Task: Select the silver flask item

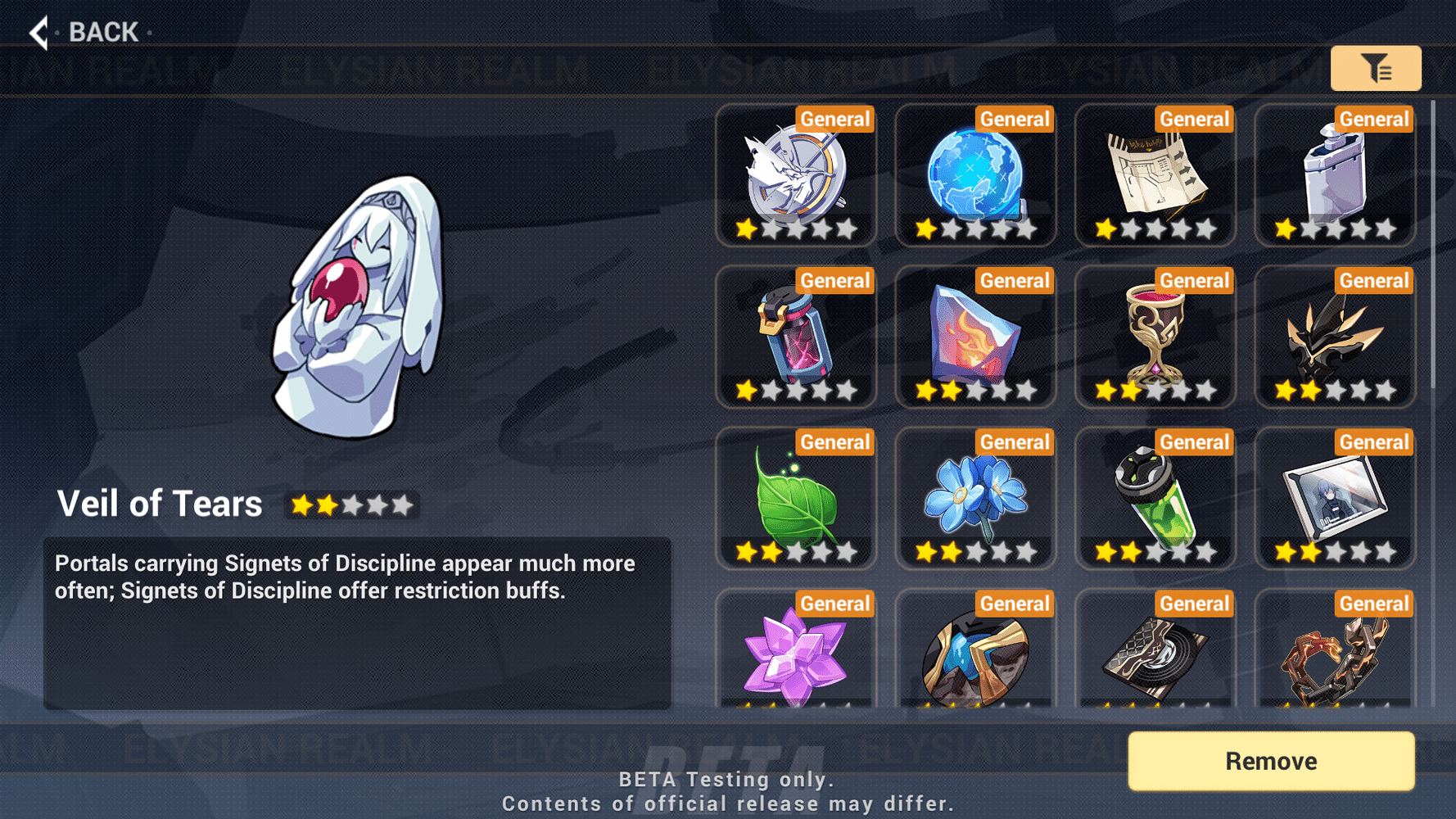Action: [1335, 174]
